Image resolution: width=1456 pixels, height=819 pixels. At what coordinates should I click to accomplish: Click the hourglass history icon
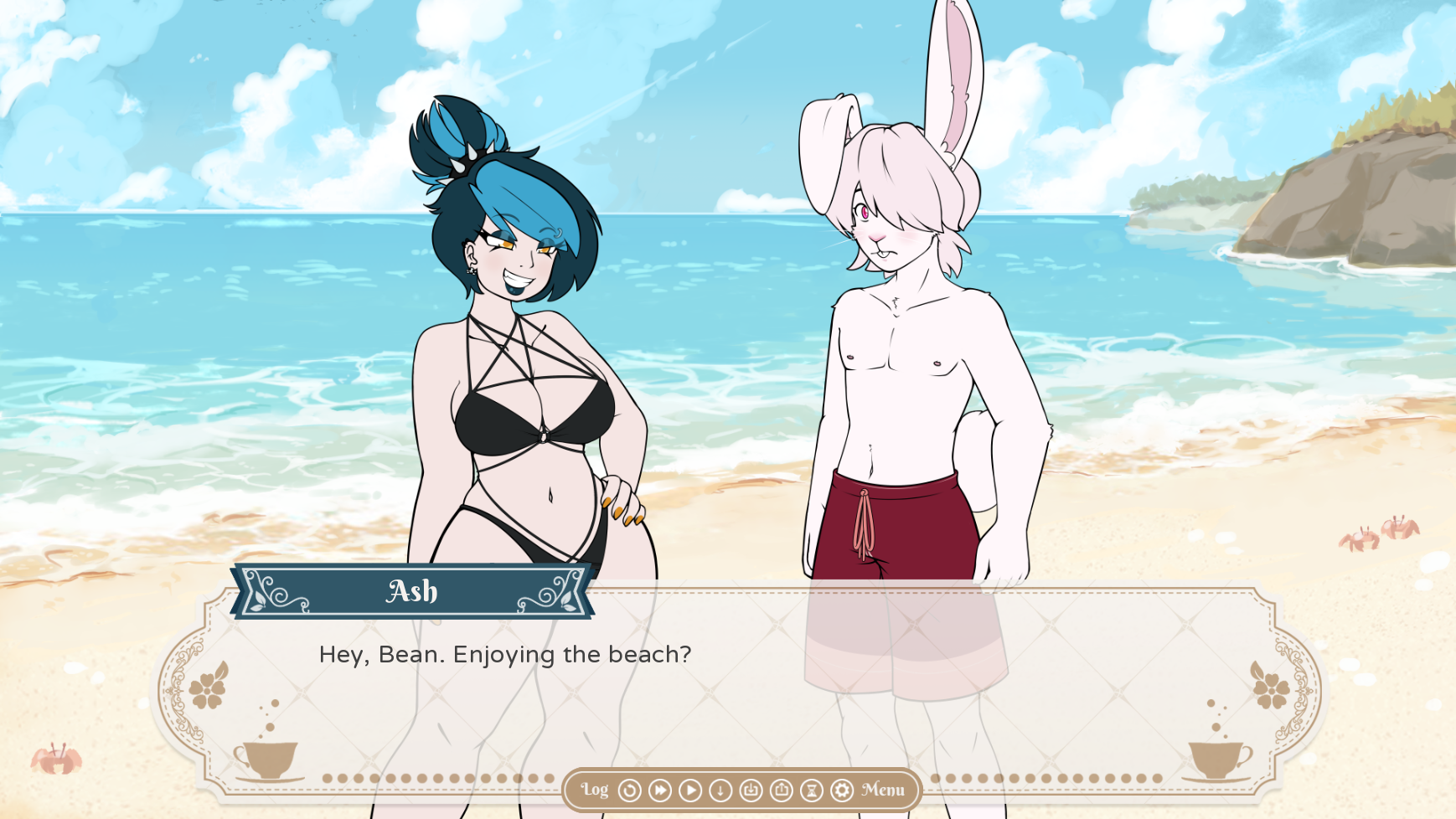pyautogui.click(x=812, y=790)
